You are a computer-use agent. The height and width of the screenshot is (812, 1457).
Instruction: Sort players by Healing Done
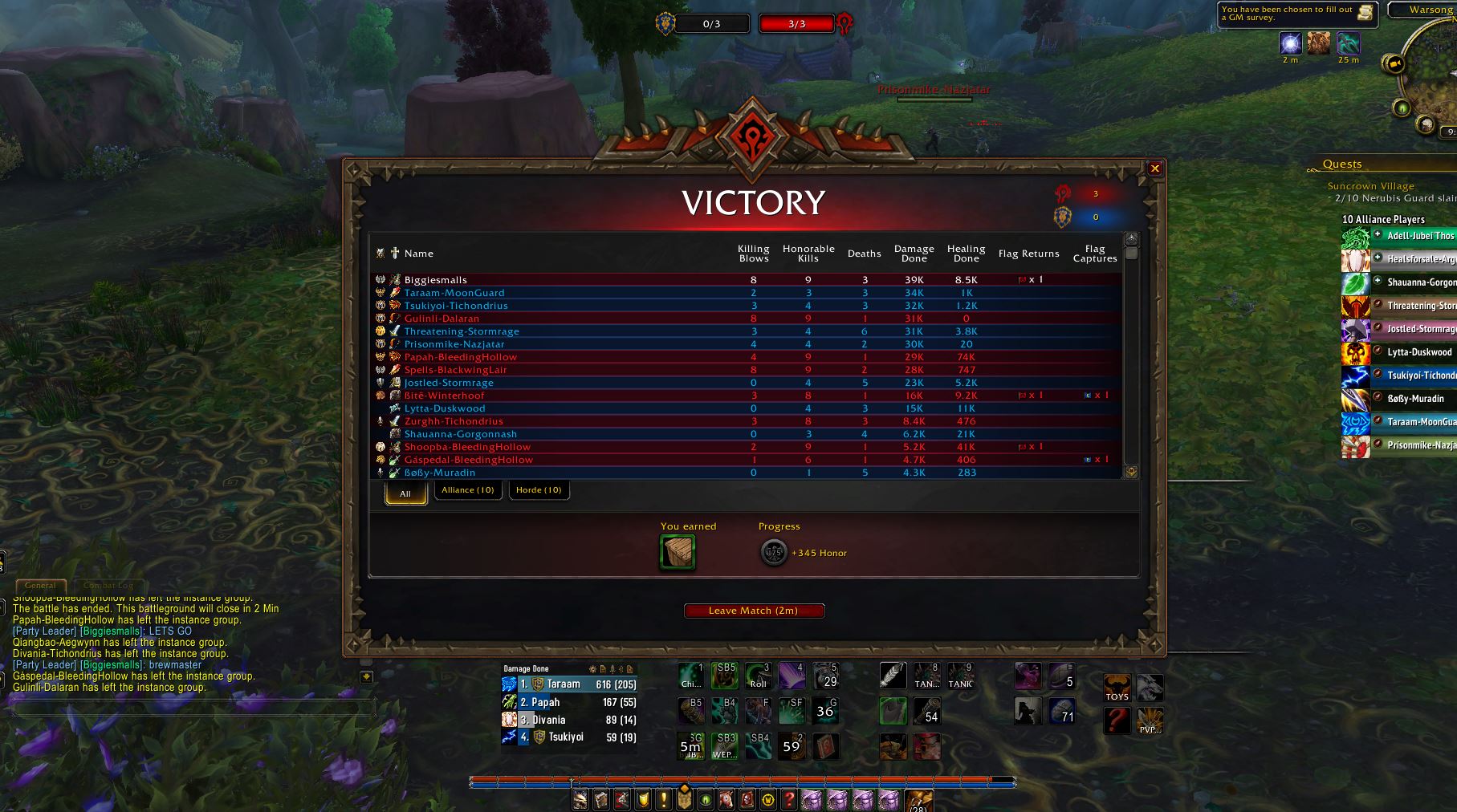tap(966, 254)
